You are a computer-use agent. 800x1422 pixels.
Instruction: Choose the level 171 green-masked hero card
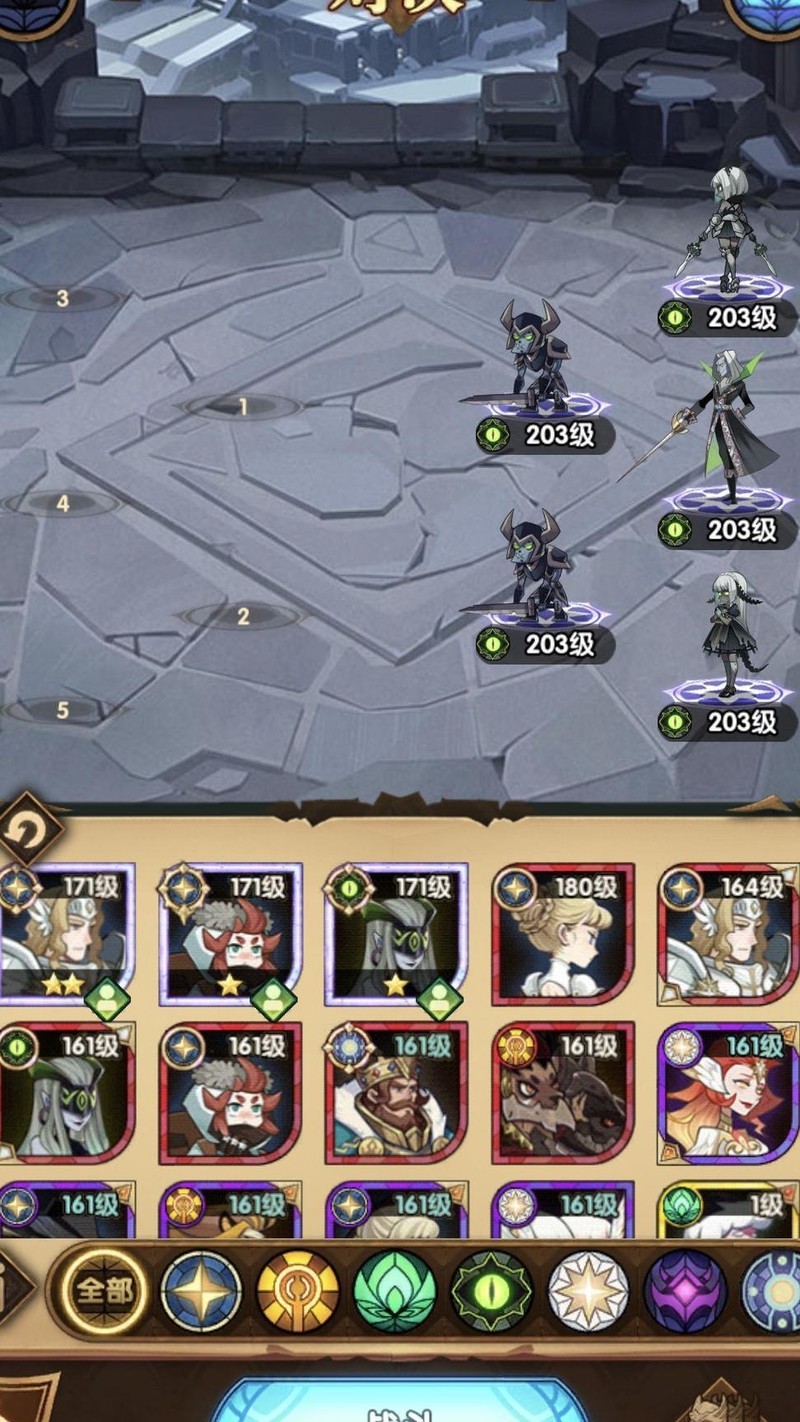(x=396, y=934)
